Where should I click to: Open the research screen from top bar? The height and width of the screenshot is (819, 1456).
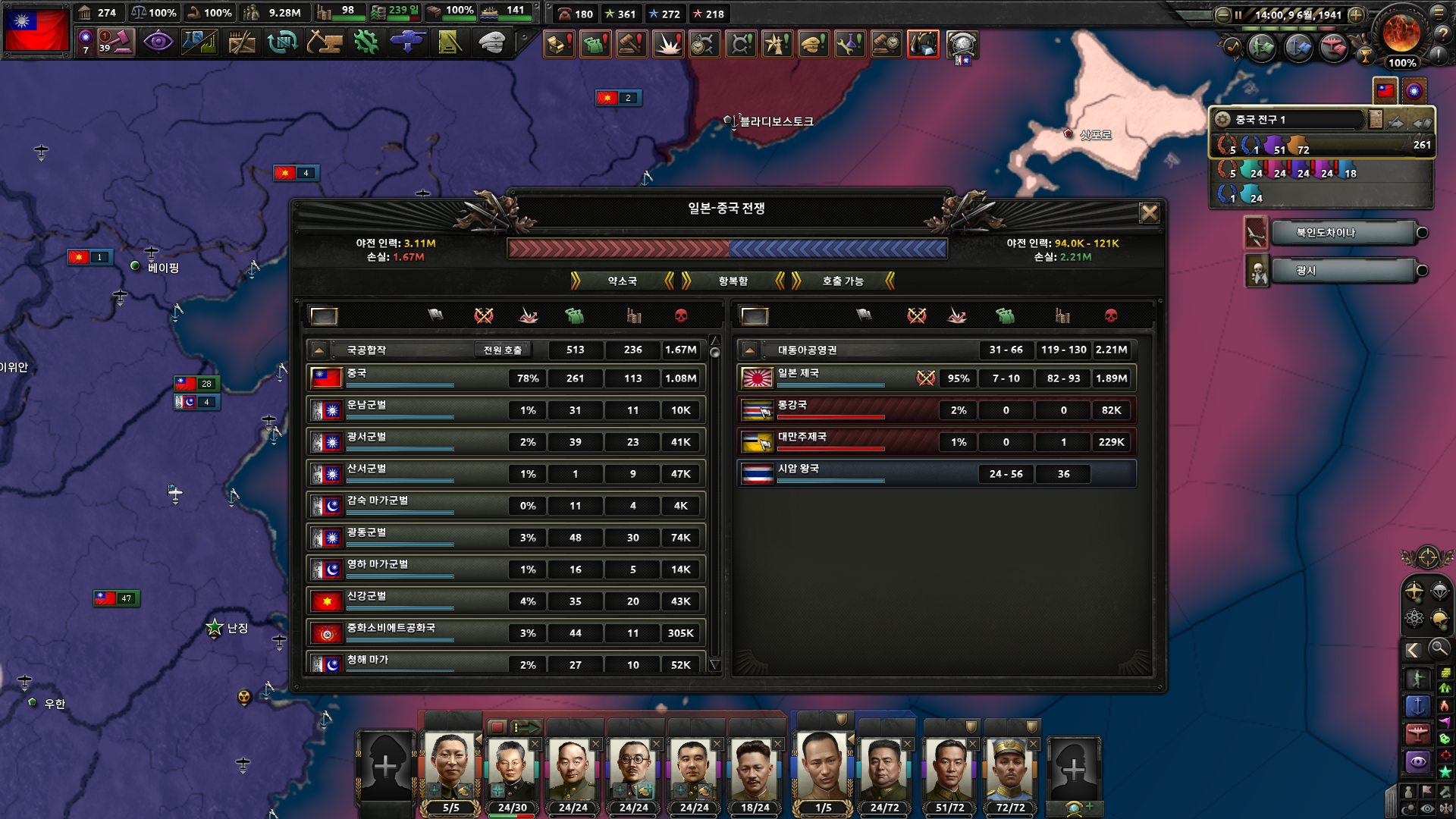click(x=199, y=42)
